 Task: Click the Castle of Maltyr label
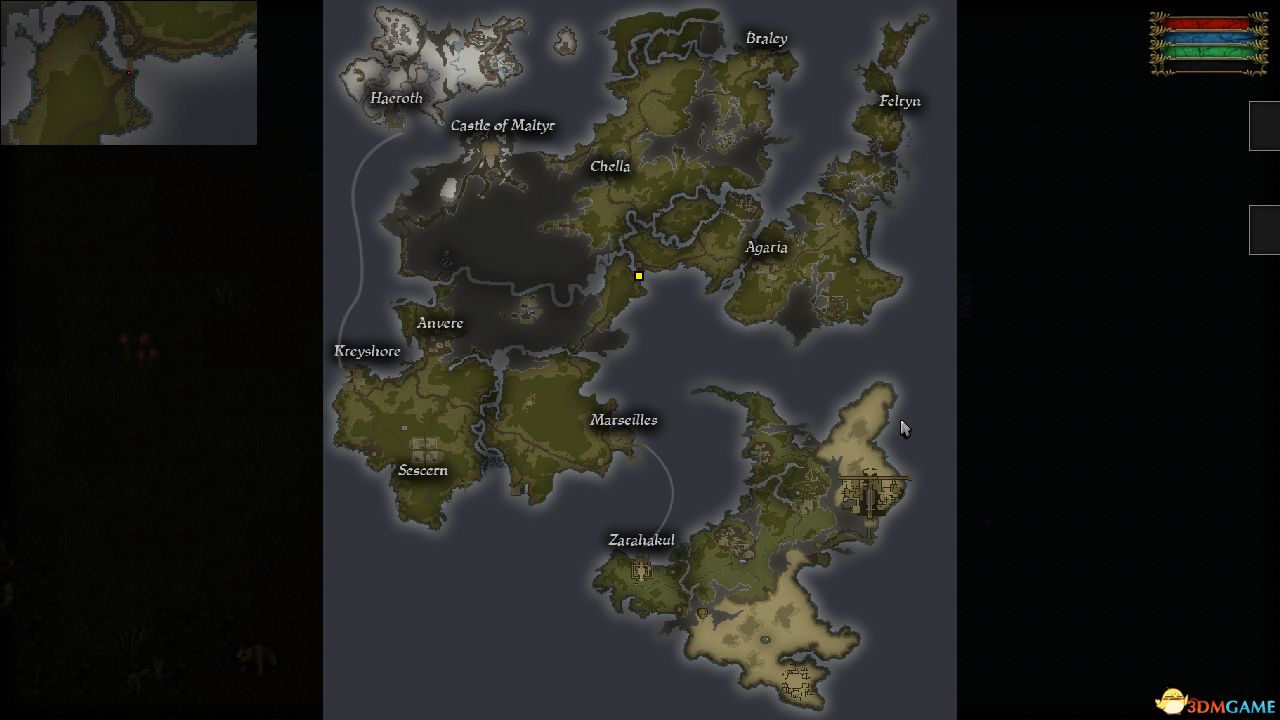coord(503,125)
